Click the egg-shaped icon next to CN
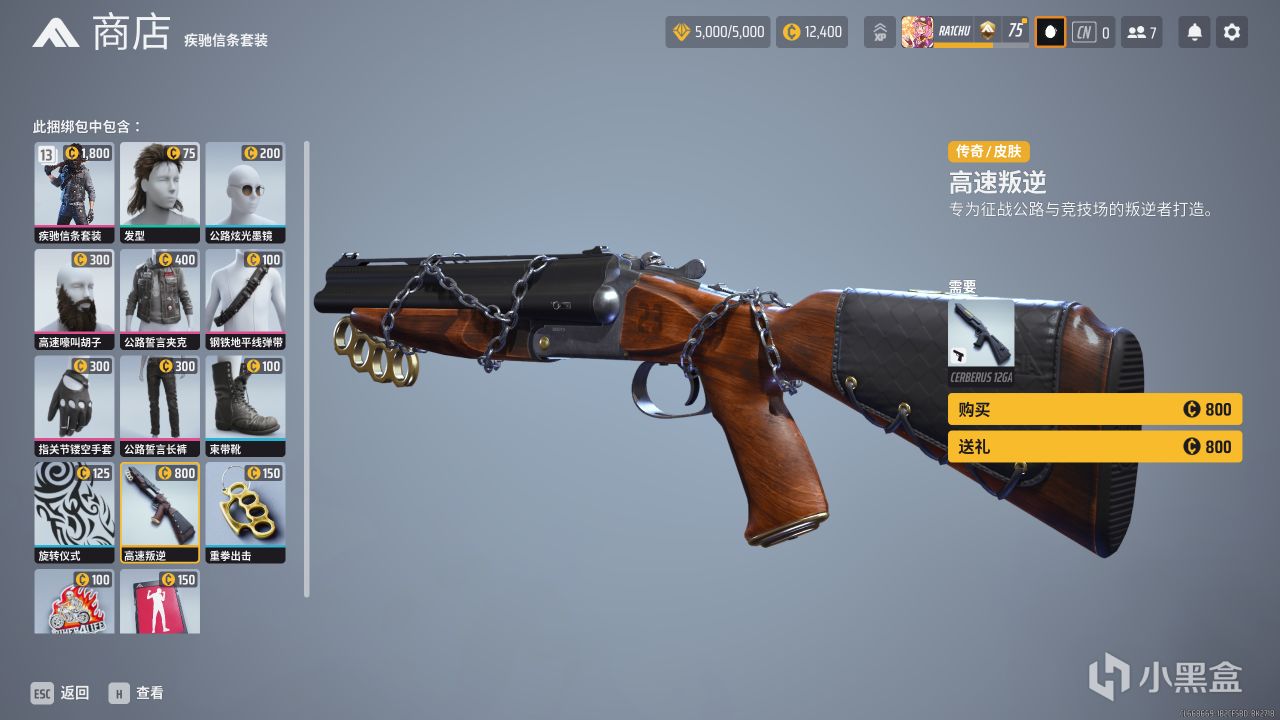The width and height of the screenshot is (1280, 720). tap(1049, 31)
